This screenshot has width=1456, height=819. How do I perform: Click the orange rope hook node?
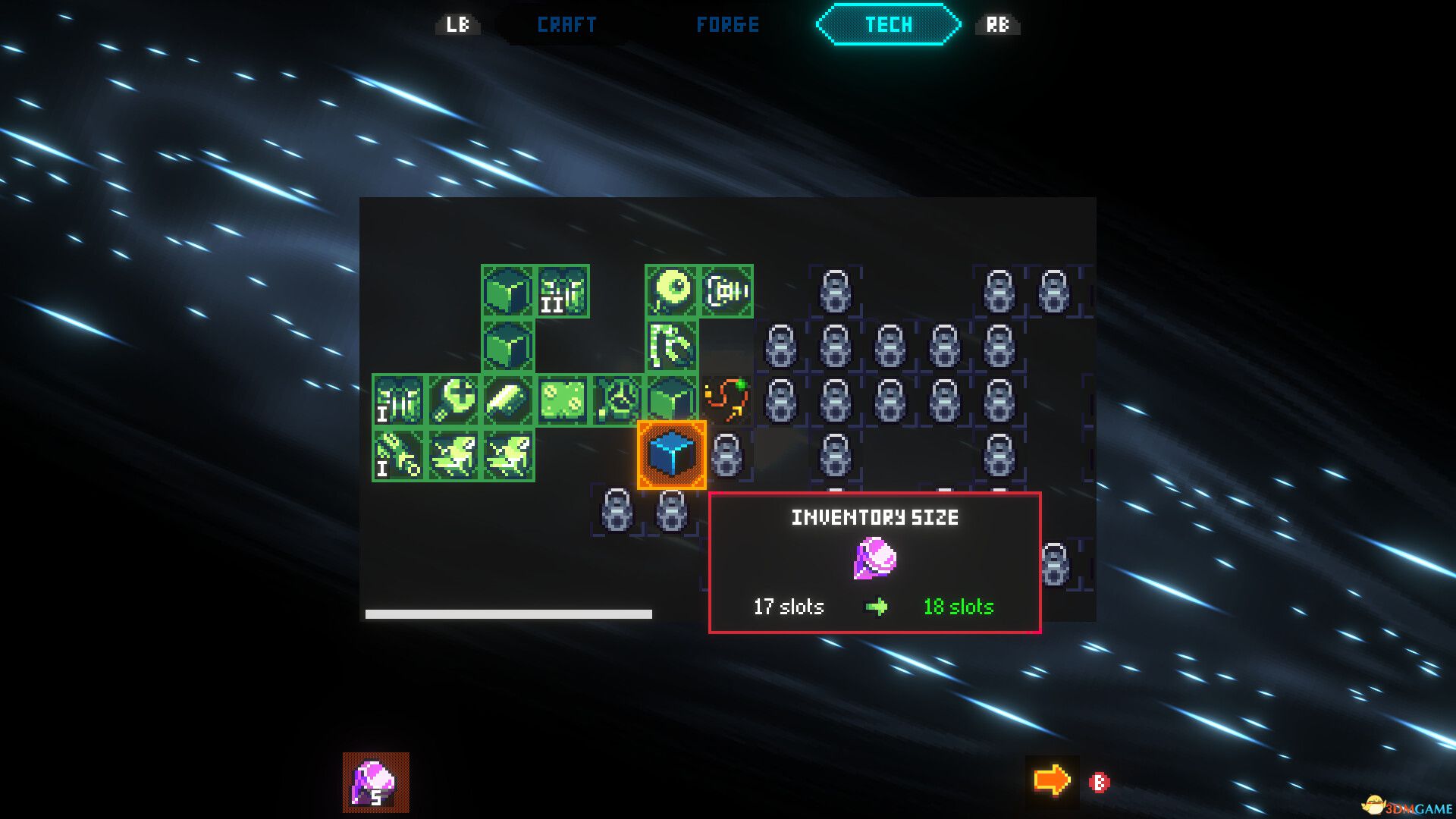pos(732,400)
